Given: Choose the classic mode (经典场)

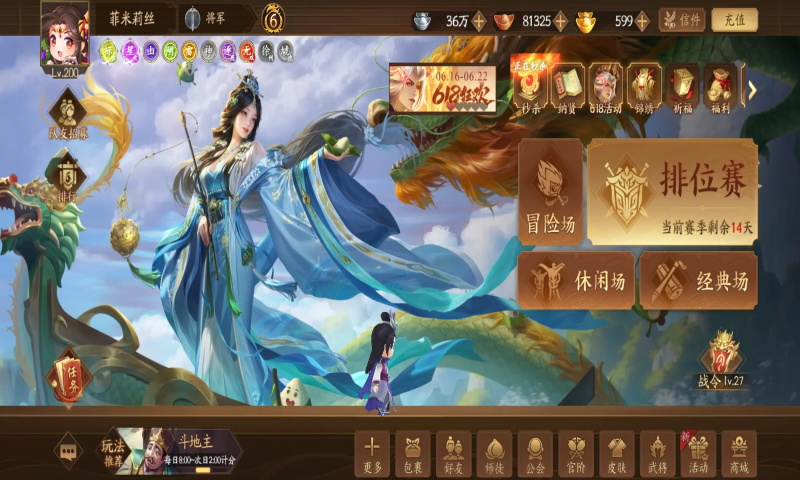Looking at the screenshot, I should [x=697, y=280].
